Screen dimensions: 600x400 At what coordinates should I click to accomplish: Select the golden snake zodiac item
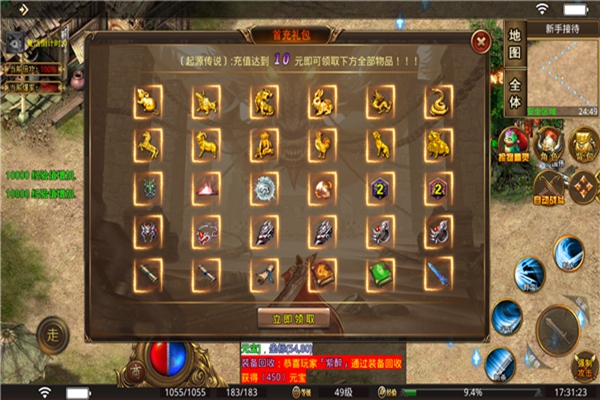(x=437, y=100)
